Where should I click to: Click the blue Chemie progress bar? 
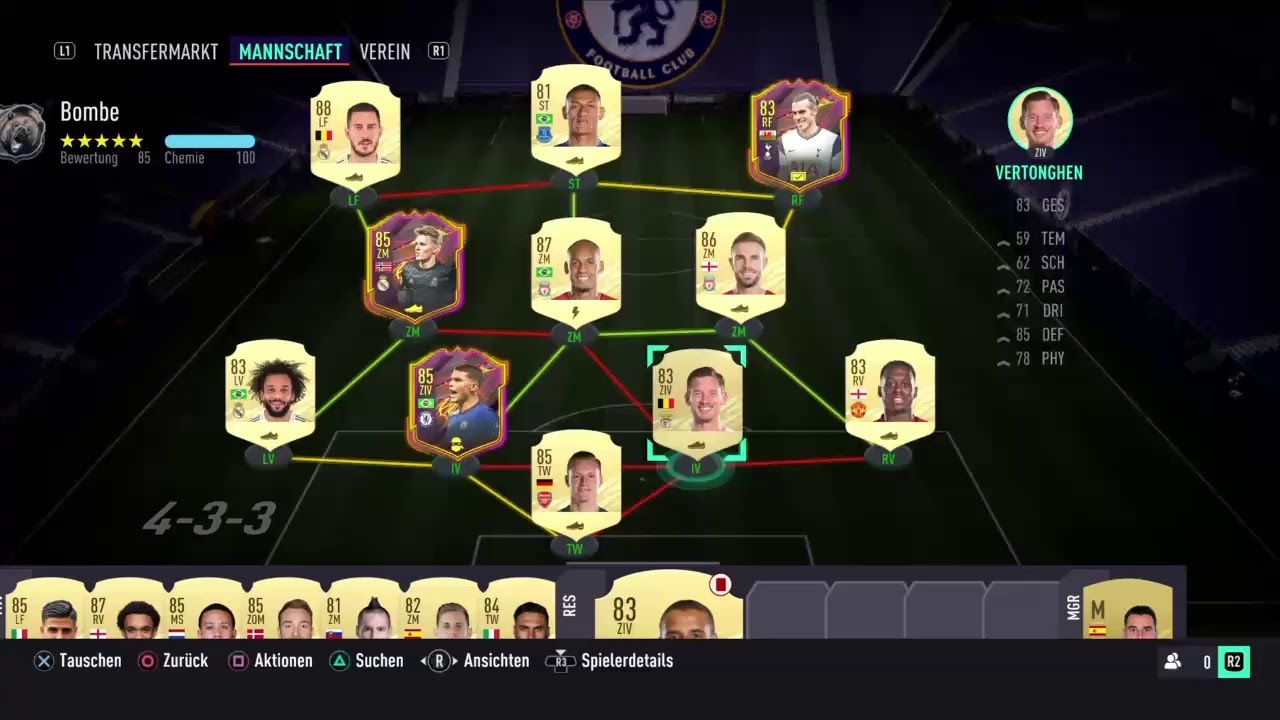click(210, 142)
